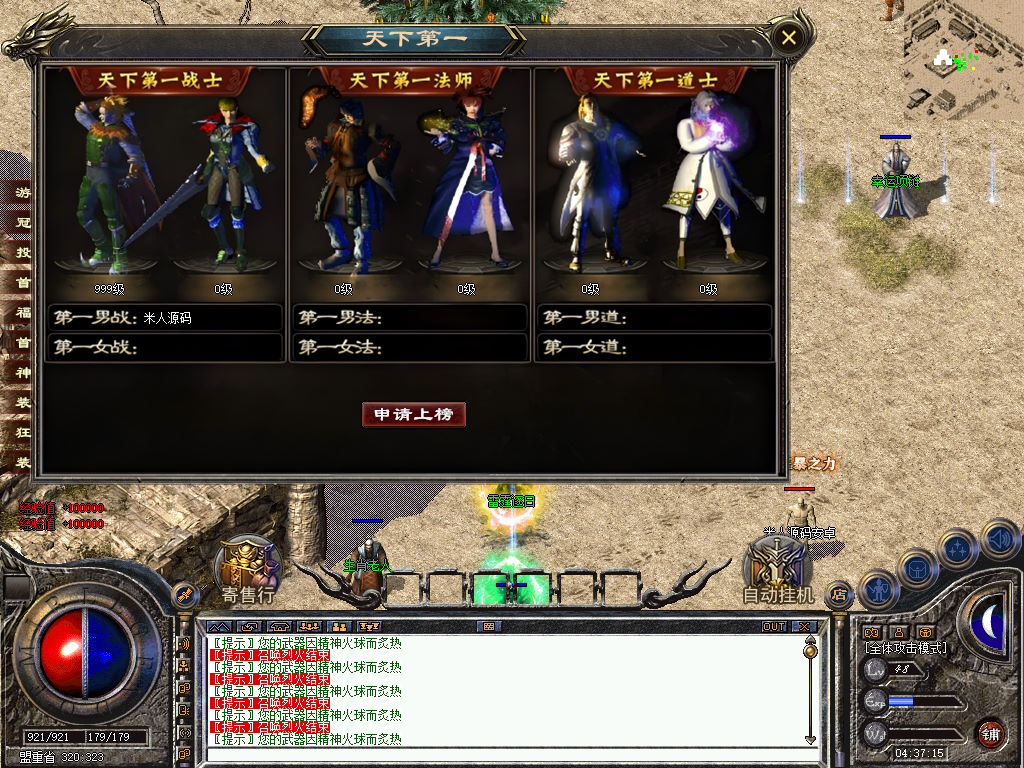Open the 寄售行 consignment shop
Screen dimensions: 1024x768
pyautogui.click(x=248, y=570)
